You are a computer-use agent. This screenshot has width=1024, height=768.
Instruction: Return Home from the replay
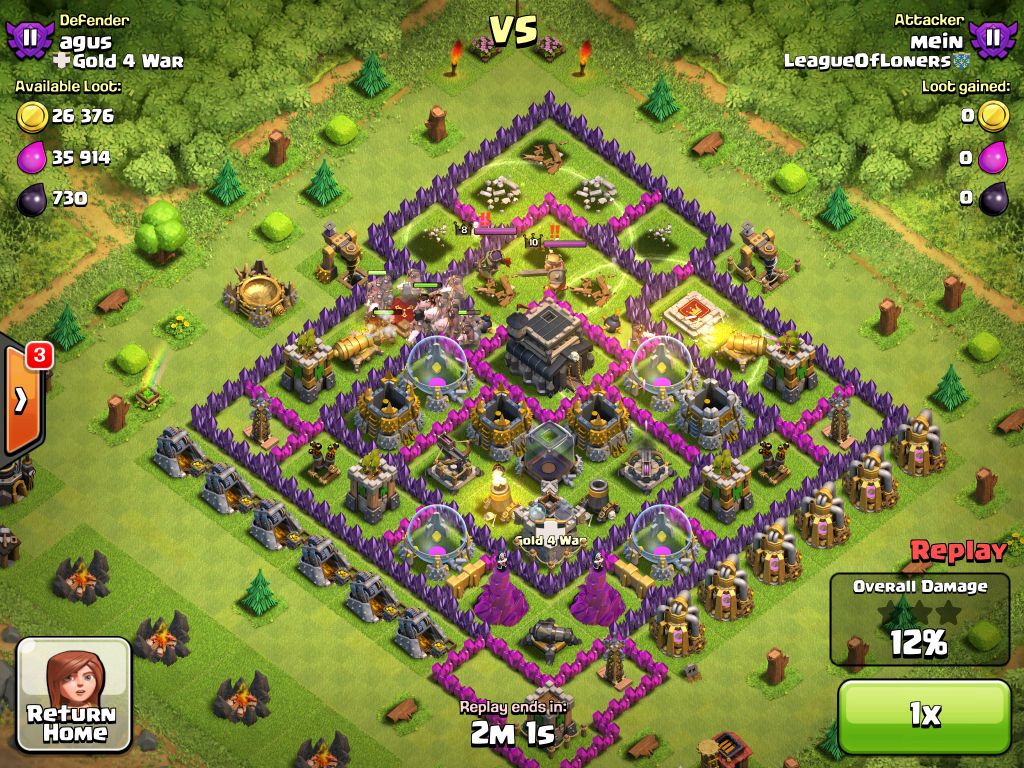point(74,693)
